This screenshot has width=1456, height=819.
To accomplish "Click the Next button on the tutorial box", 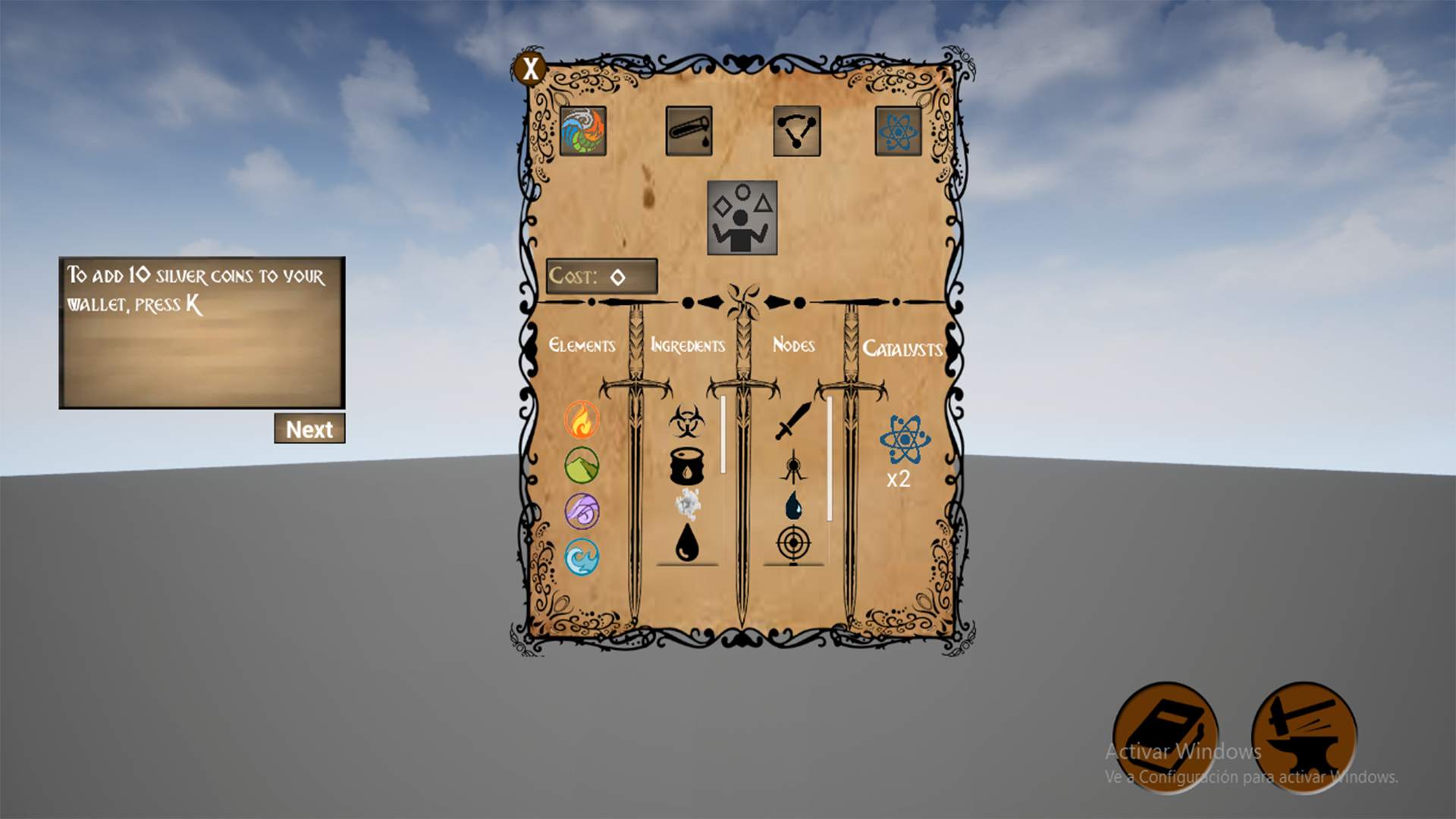I will coord(309,429).
